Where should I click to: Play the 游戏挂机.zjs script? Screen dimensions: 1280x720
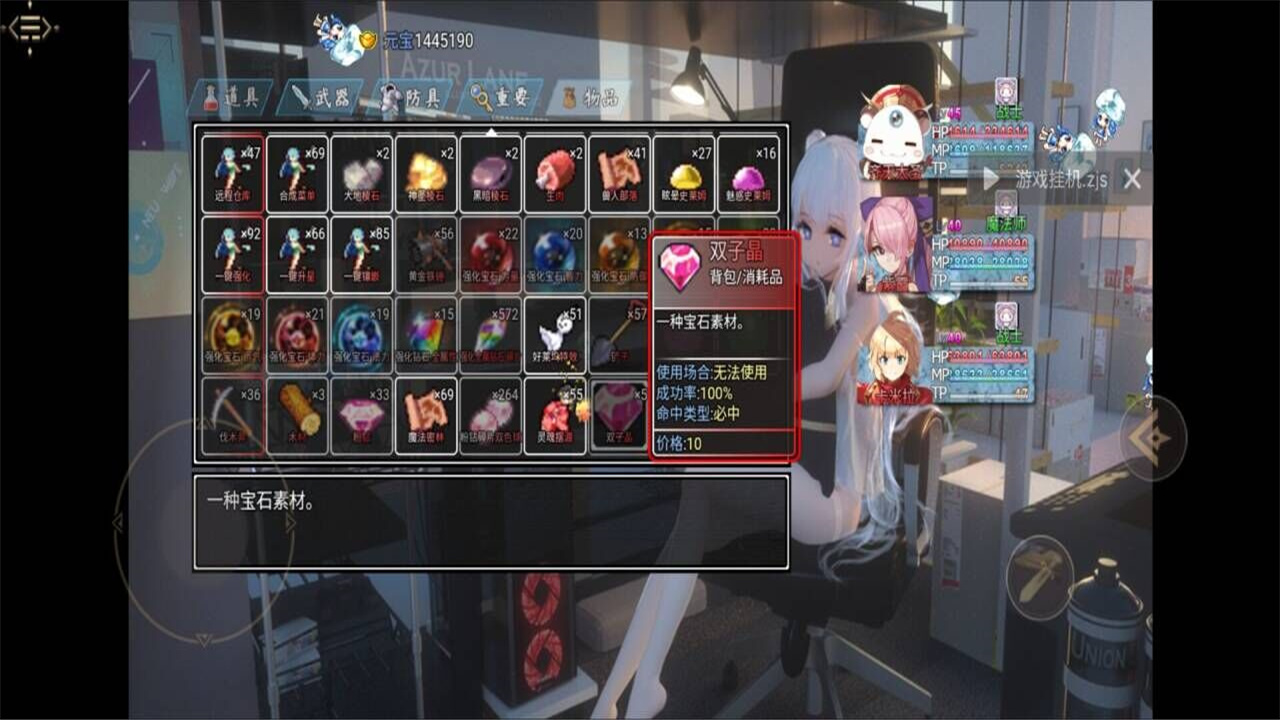pyautogui.click(x=990, y=181)
